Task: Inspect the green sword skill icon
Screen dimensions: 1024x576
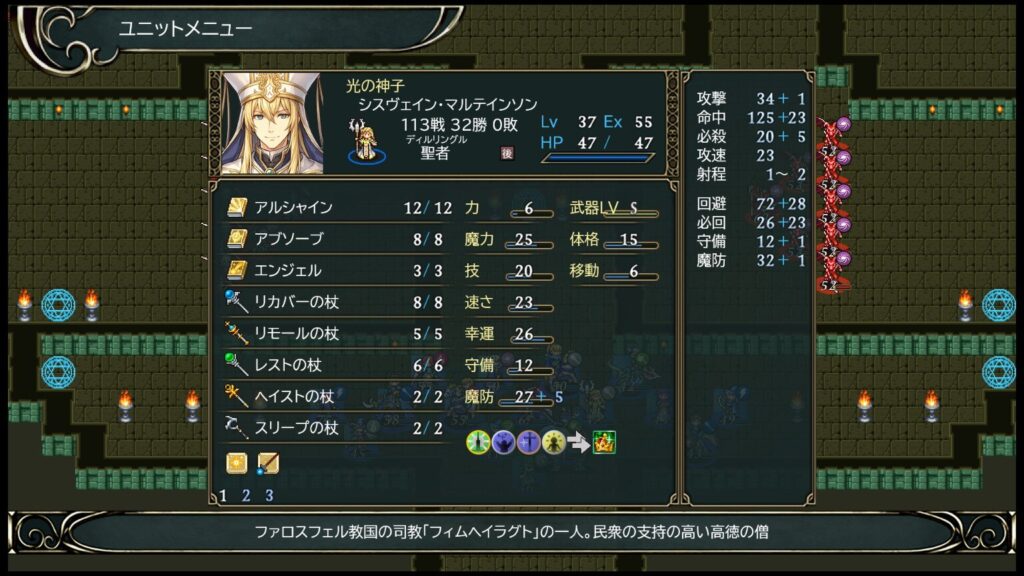Action: click(x=478, y=442)
